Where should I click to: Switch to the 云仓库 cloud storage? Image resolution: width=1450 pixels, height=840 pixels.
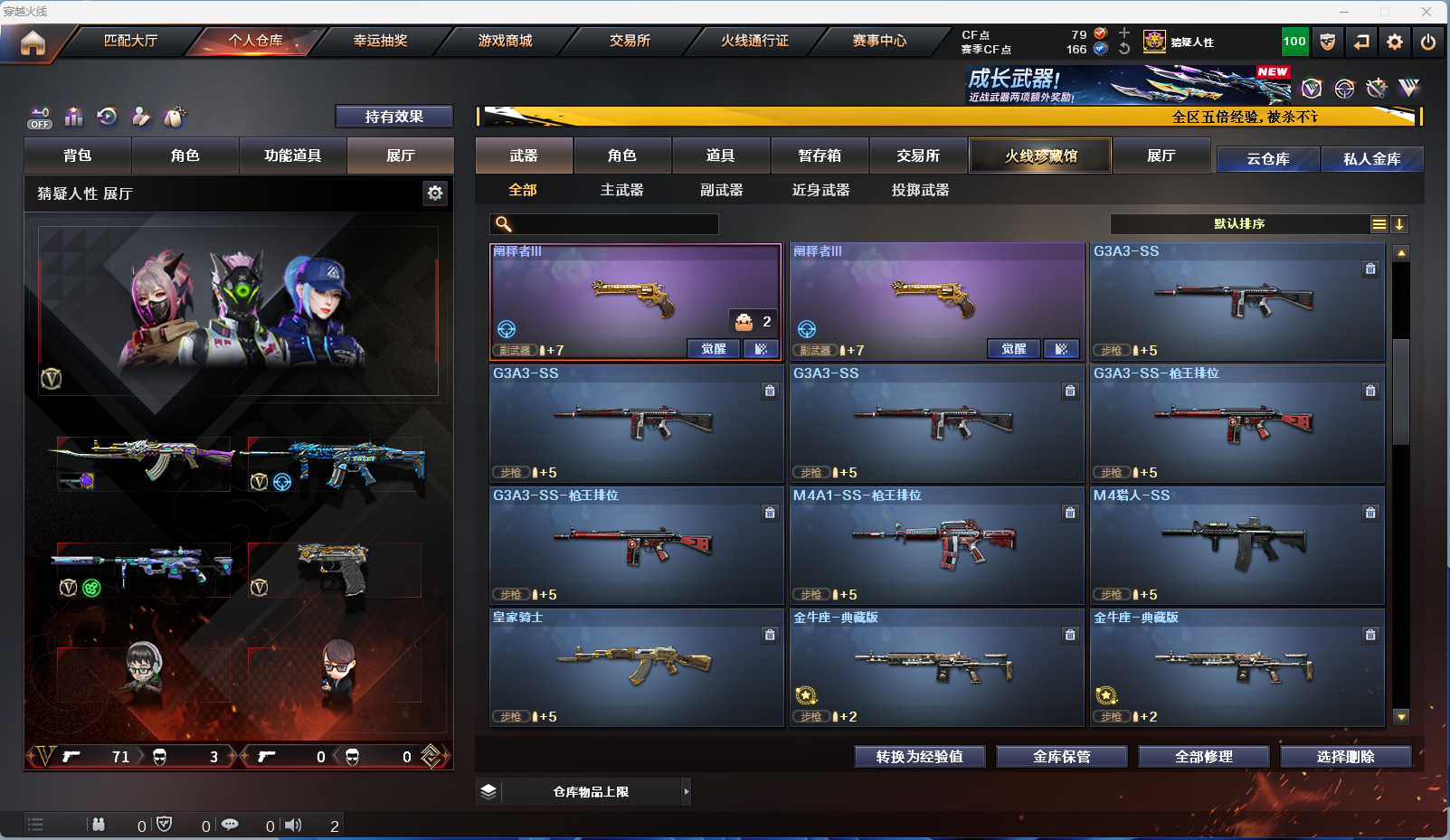click(1267, 159)
